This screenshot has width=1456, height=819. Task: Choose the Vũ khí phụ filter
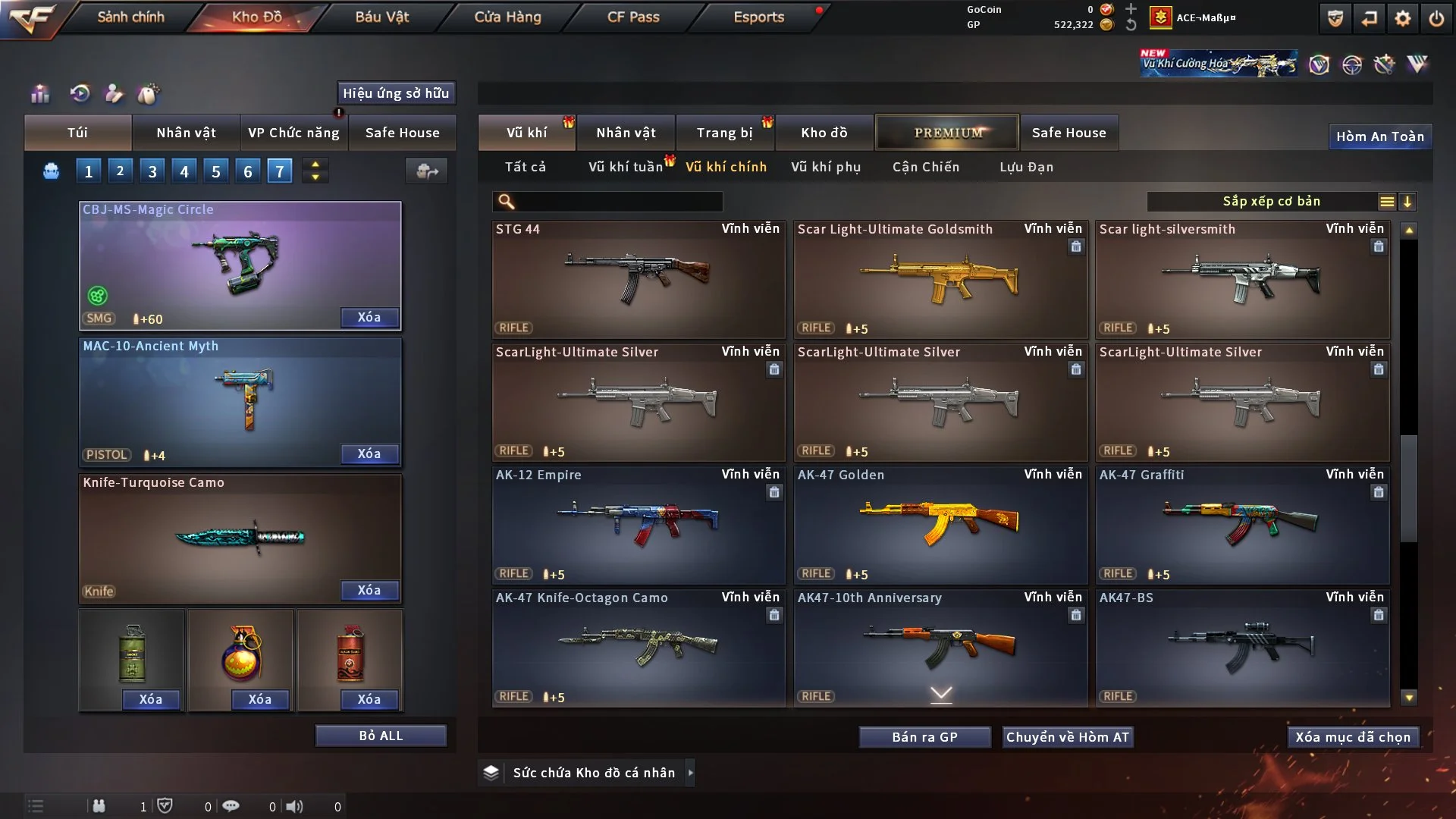tap(825, 167)
